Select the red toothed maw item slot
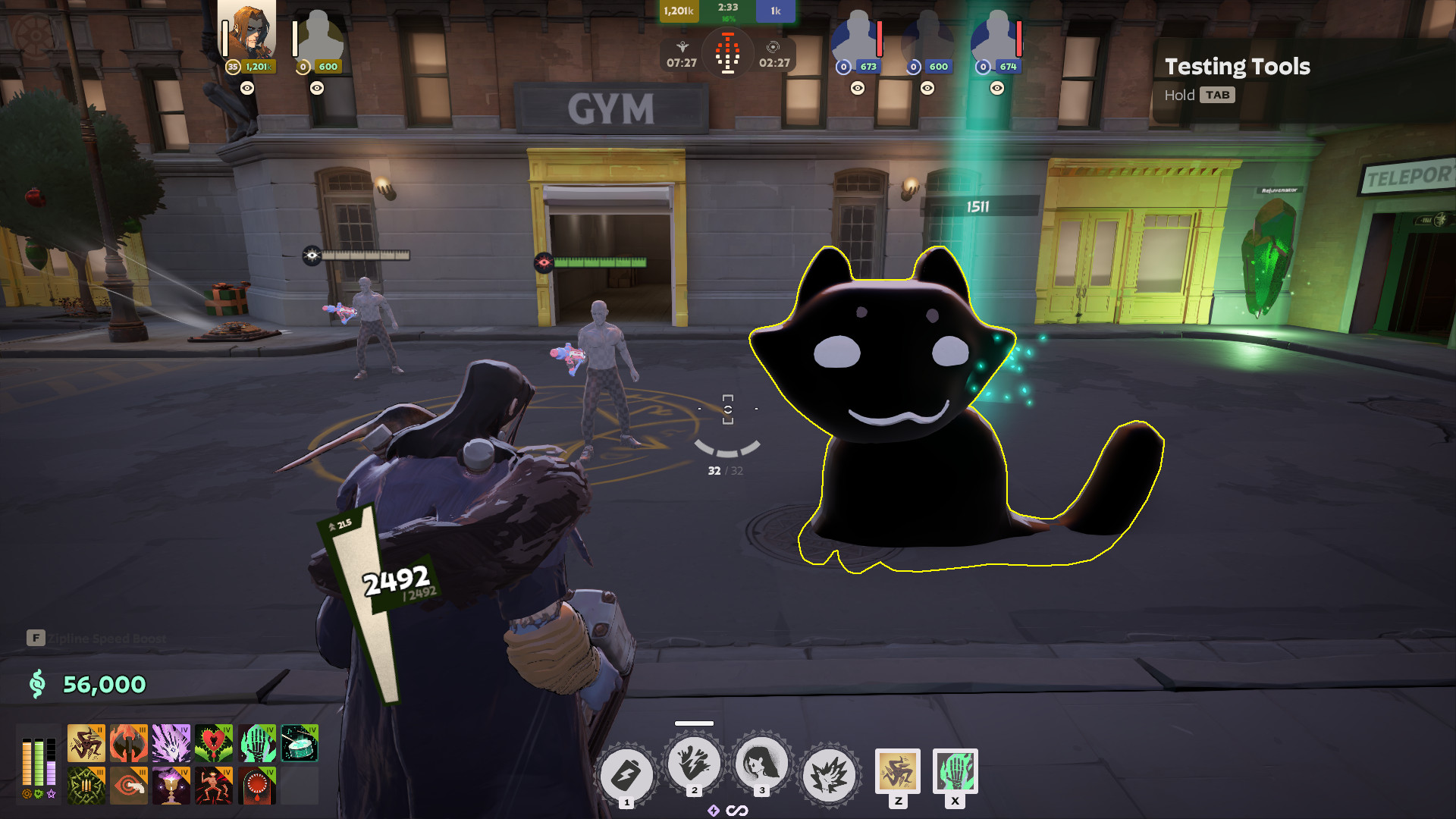 pyautogui.click(x=257, y=786)
